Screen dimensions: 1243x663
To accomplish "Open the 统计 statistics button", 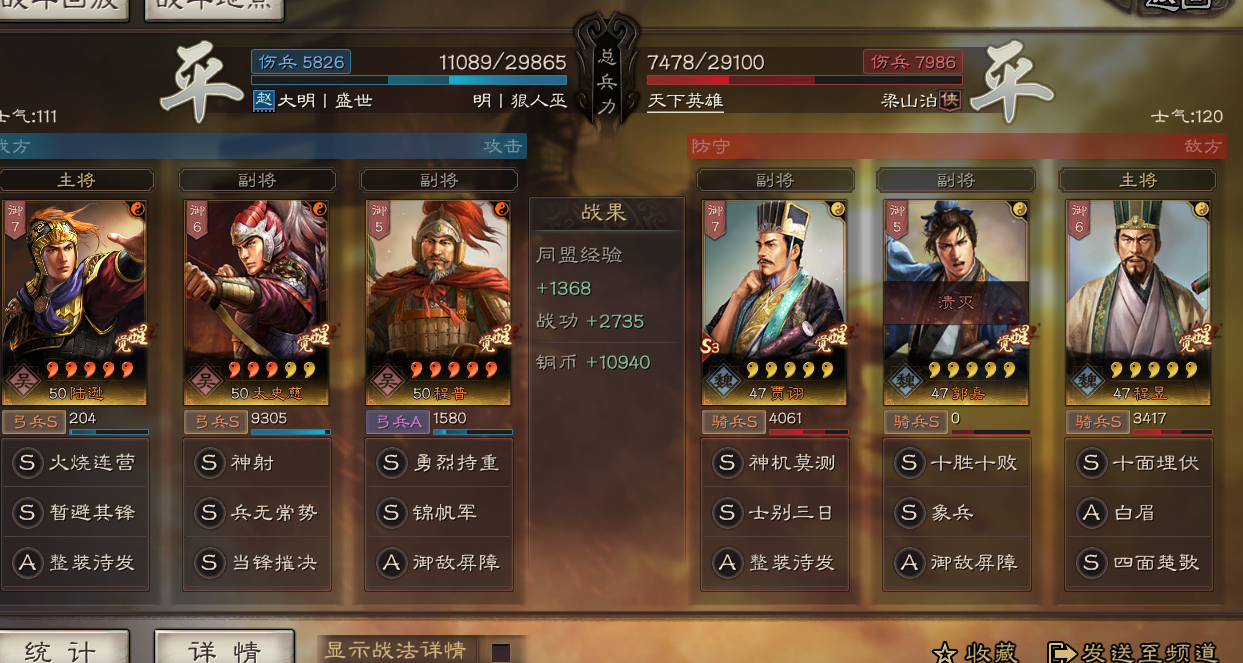I will pyautogui.click(x=62, y=649).
